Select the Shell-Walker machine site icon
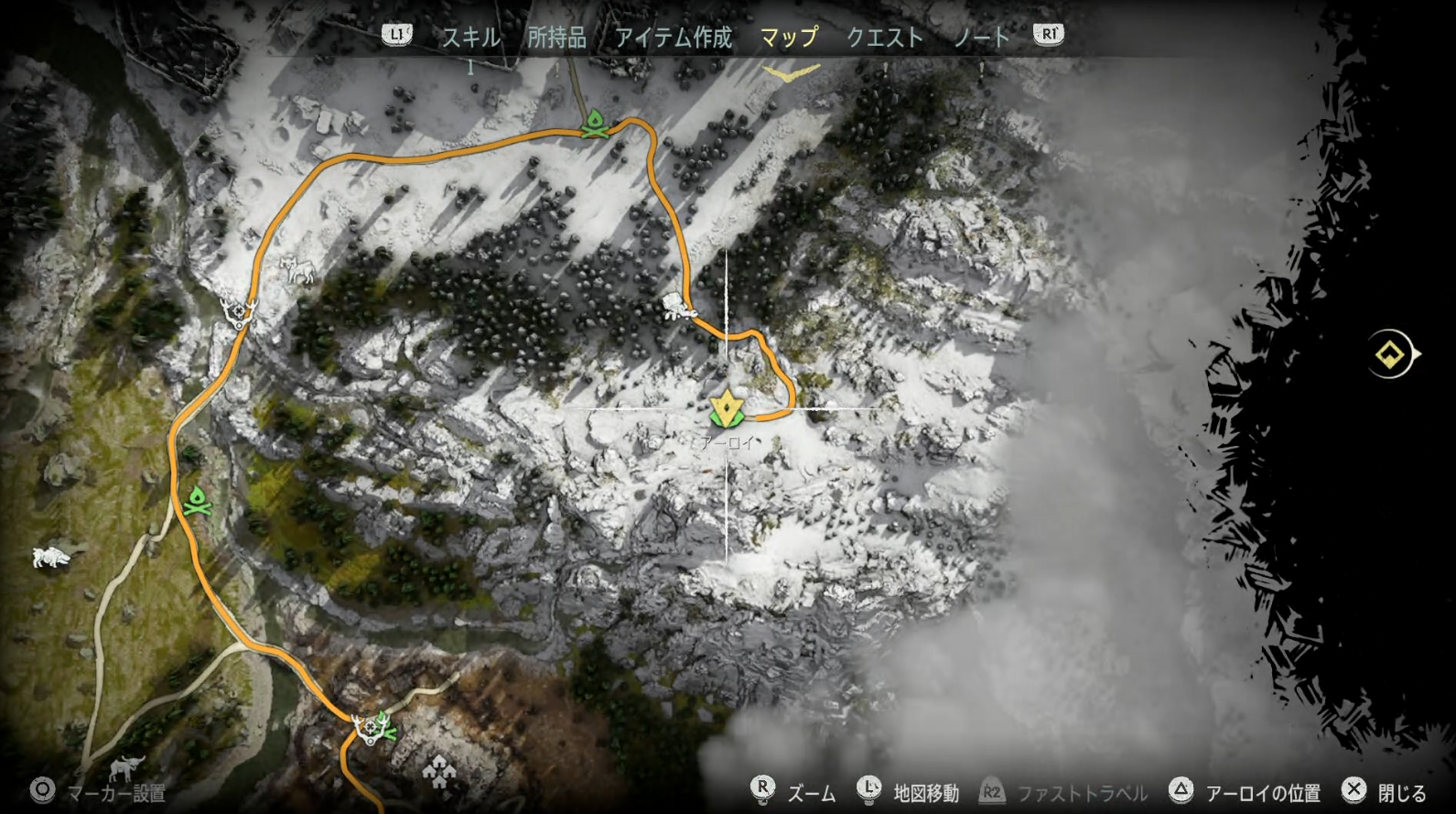Viewport: 1456px width, 814px height. 678,308
